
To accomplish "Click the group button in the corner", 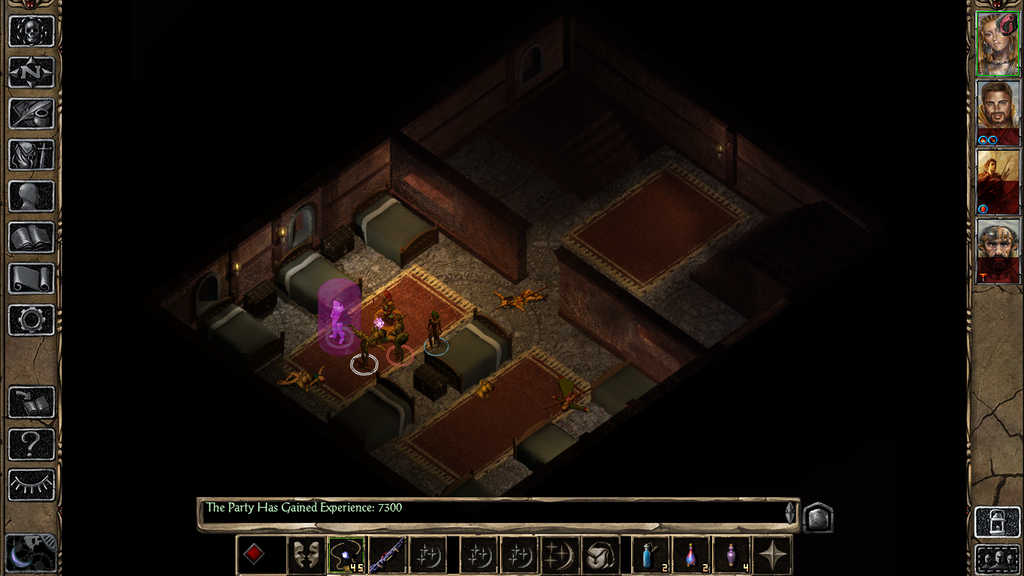I will (x=997, y=558).
